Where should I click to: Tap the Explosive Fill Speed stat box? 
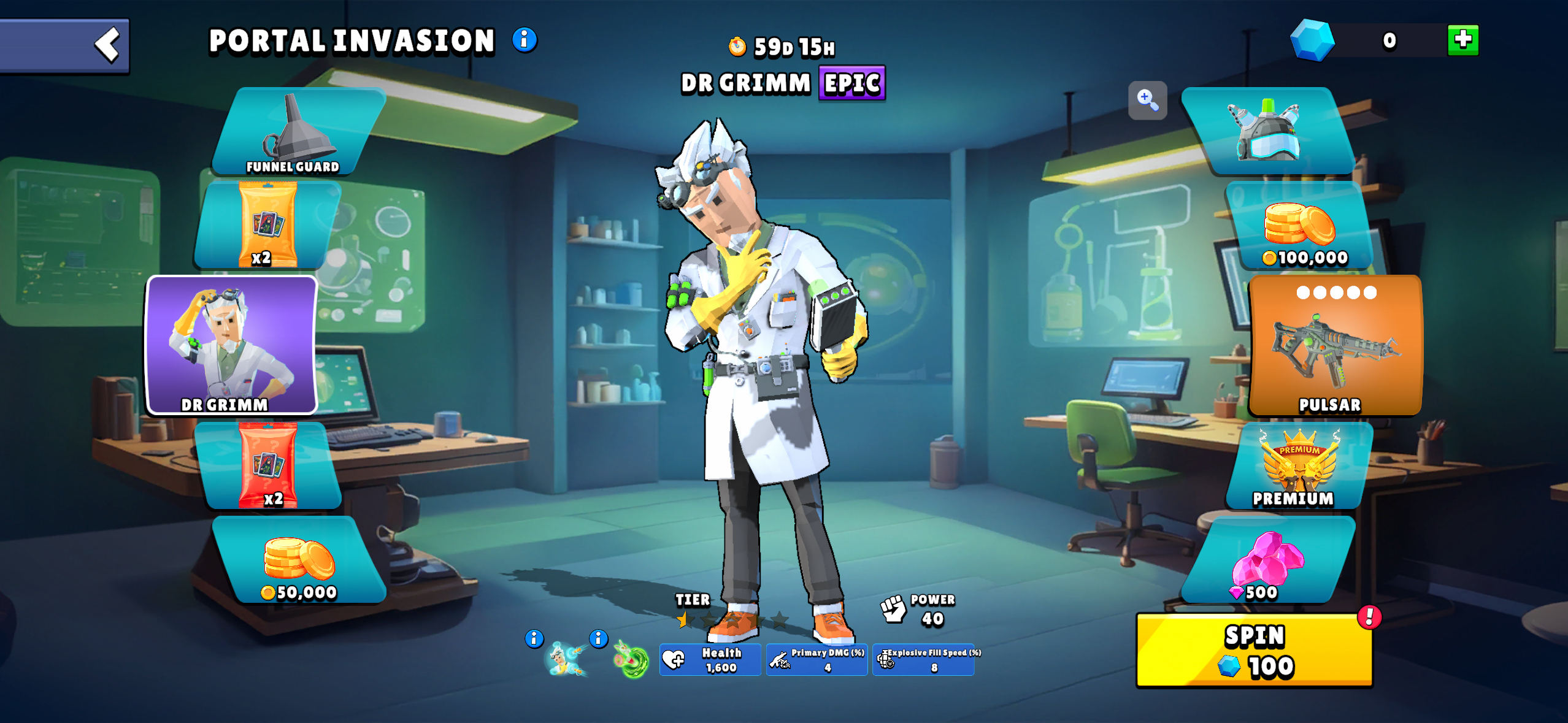point(924,660)
